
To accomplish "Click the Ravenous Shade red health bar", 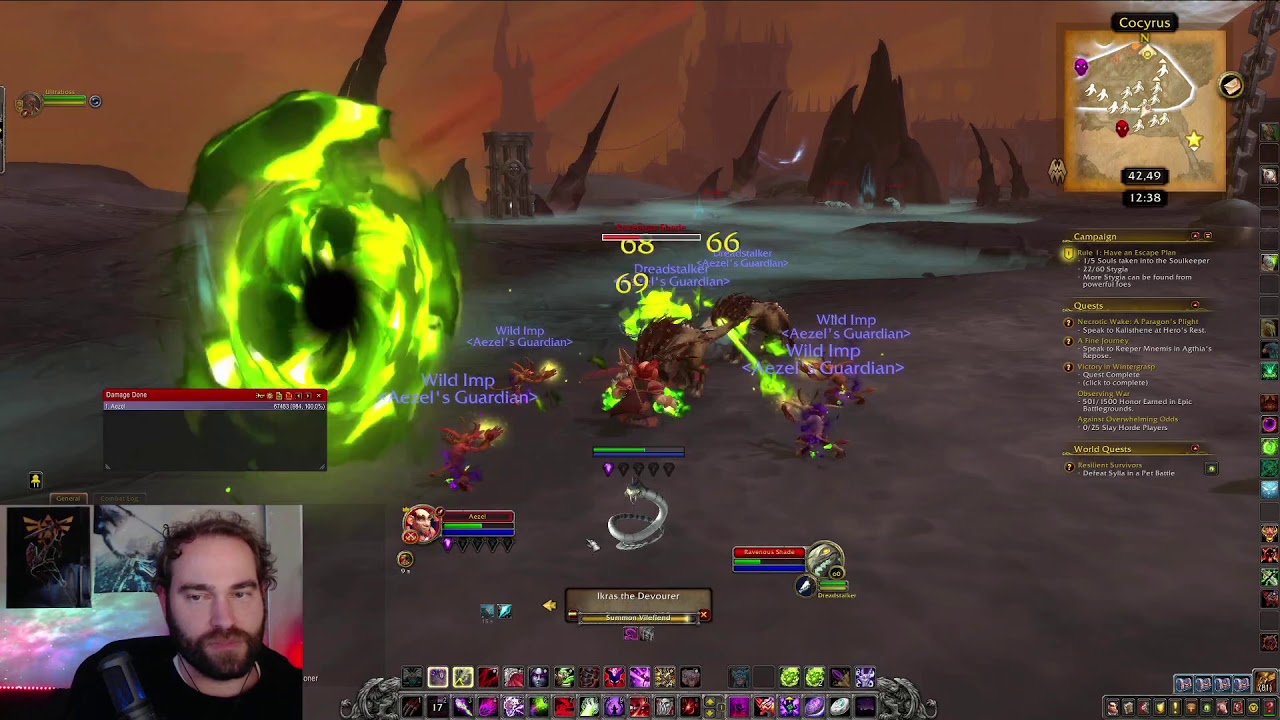I will tap(768, 552).
